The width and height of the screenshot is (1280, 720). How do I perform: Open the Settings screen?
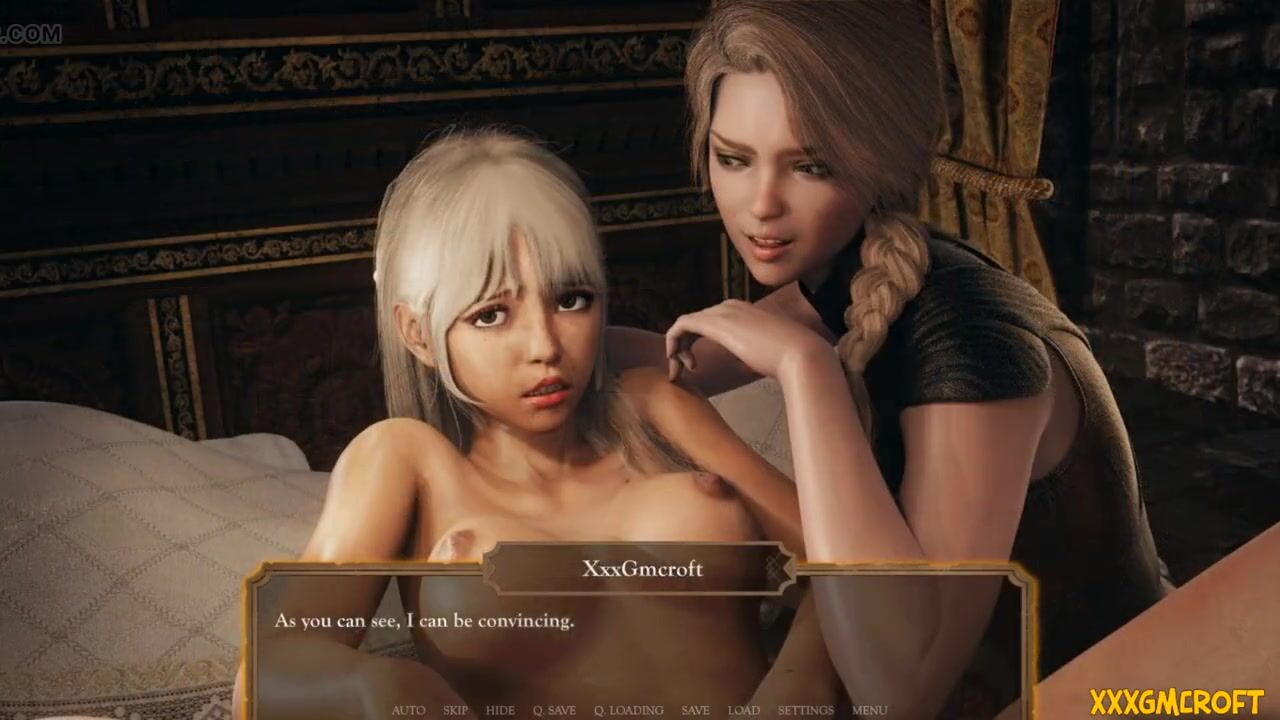pos(805,710)
